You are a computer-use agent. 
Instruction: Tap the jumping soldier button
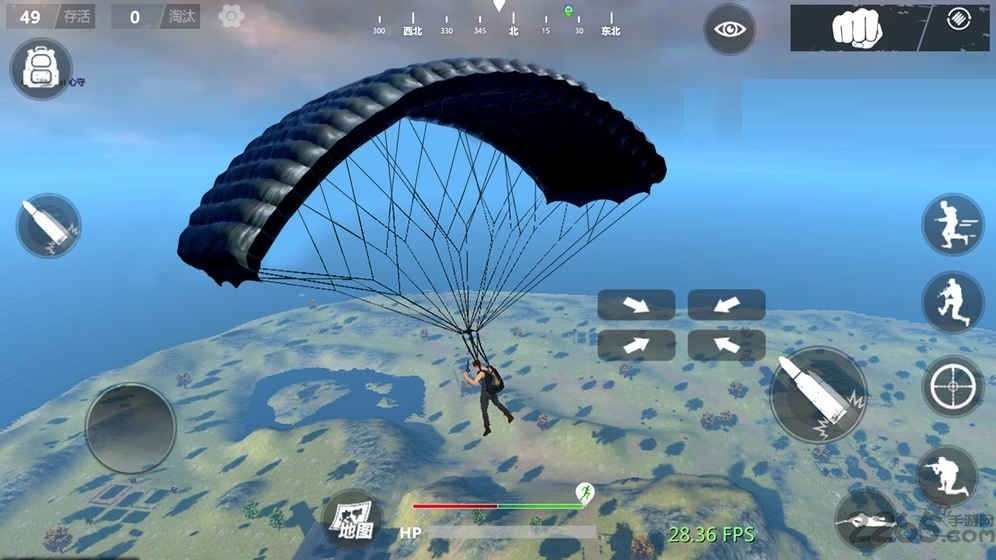point(951,302)
